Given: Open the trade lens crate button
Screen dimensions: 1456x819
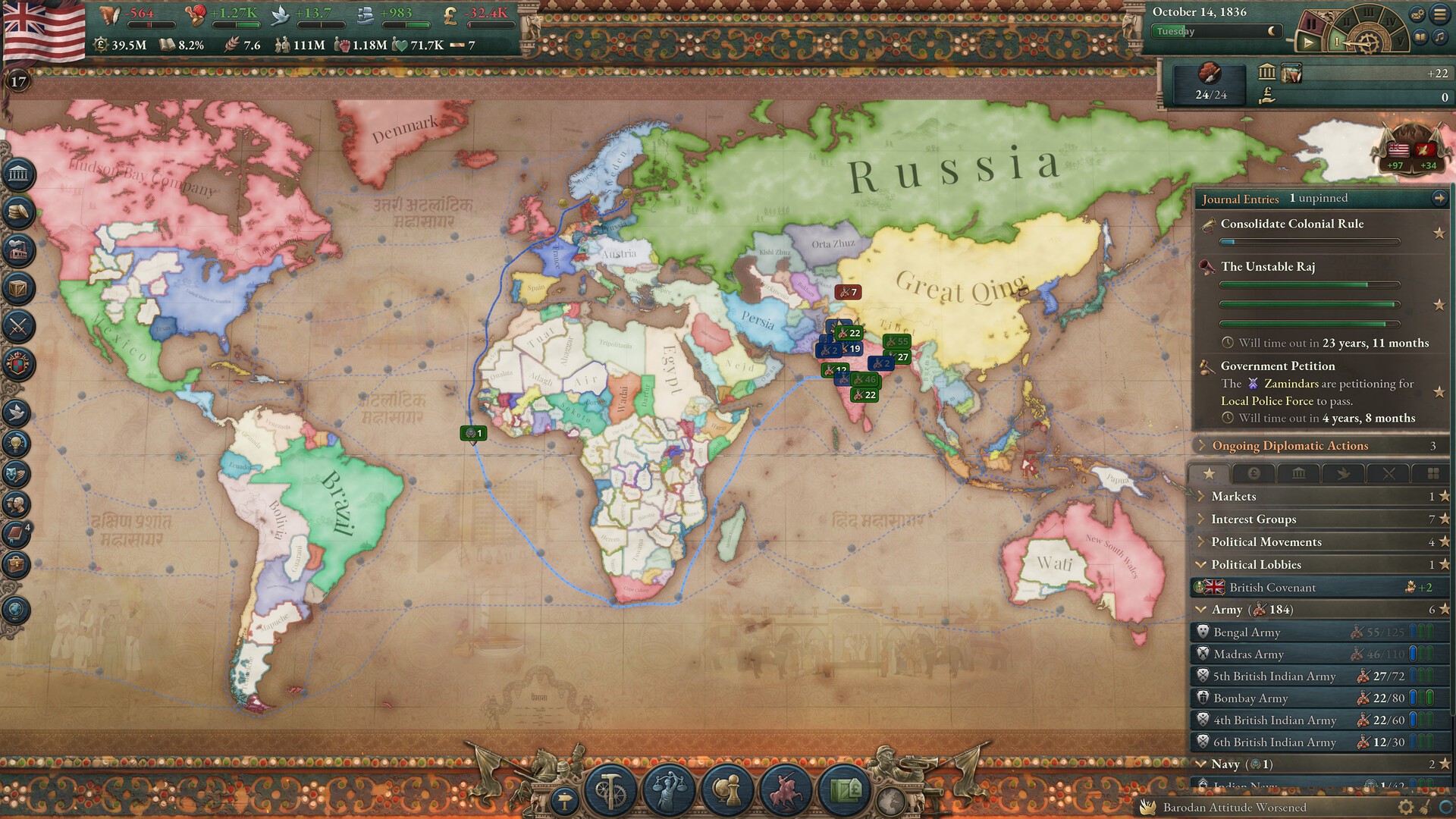Looking at the screenshot, I should [x=843, y=790].
